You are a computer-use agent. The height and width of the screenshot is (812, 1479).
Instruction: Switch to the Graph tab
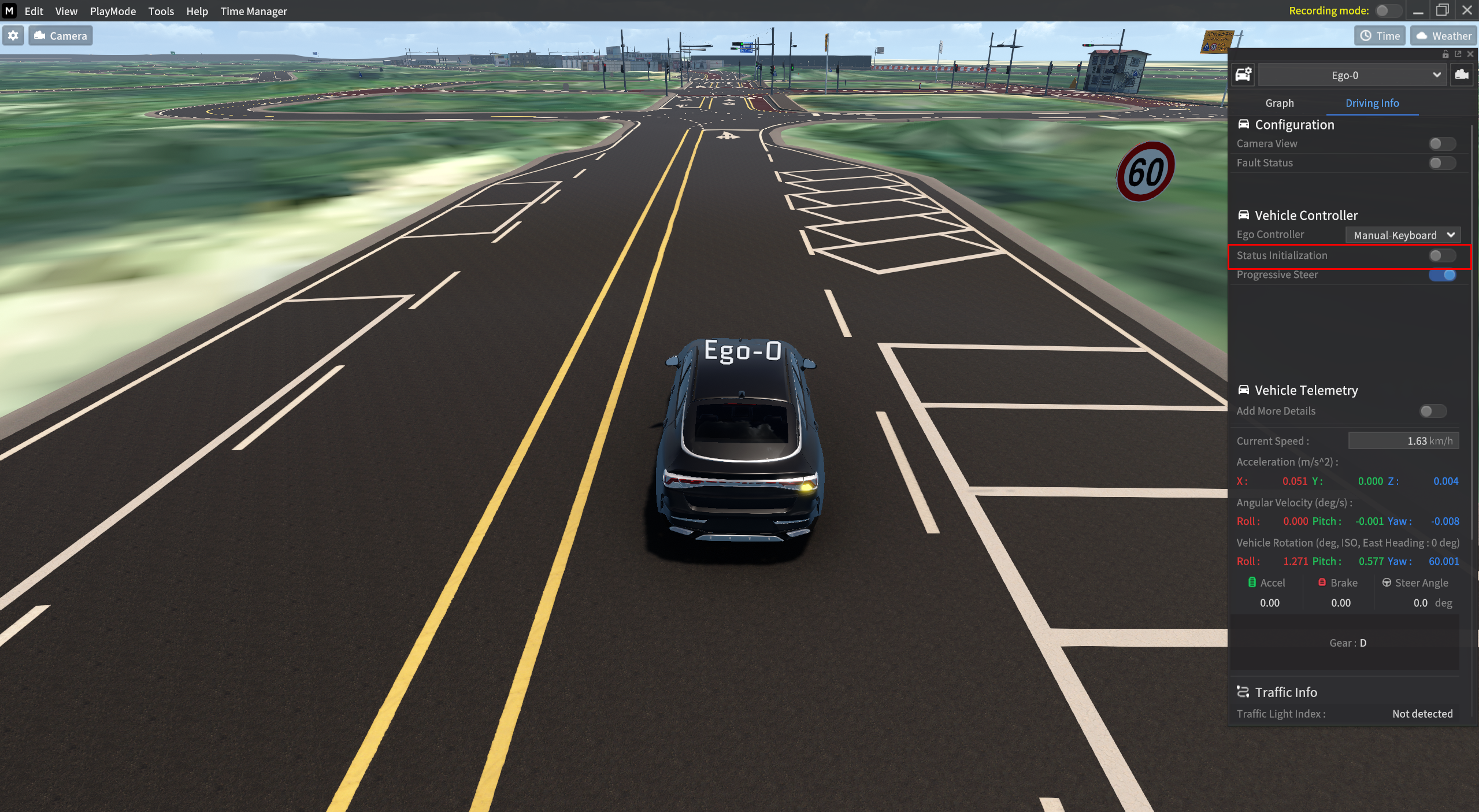(1279, 103)
